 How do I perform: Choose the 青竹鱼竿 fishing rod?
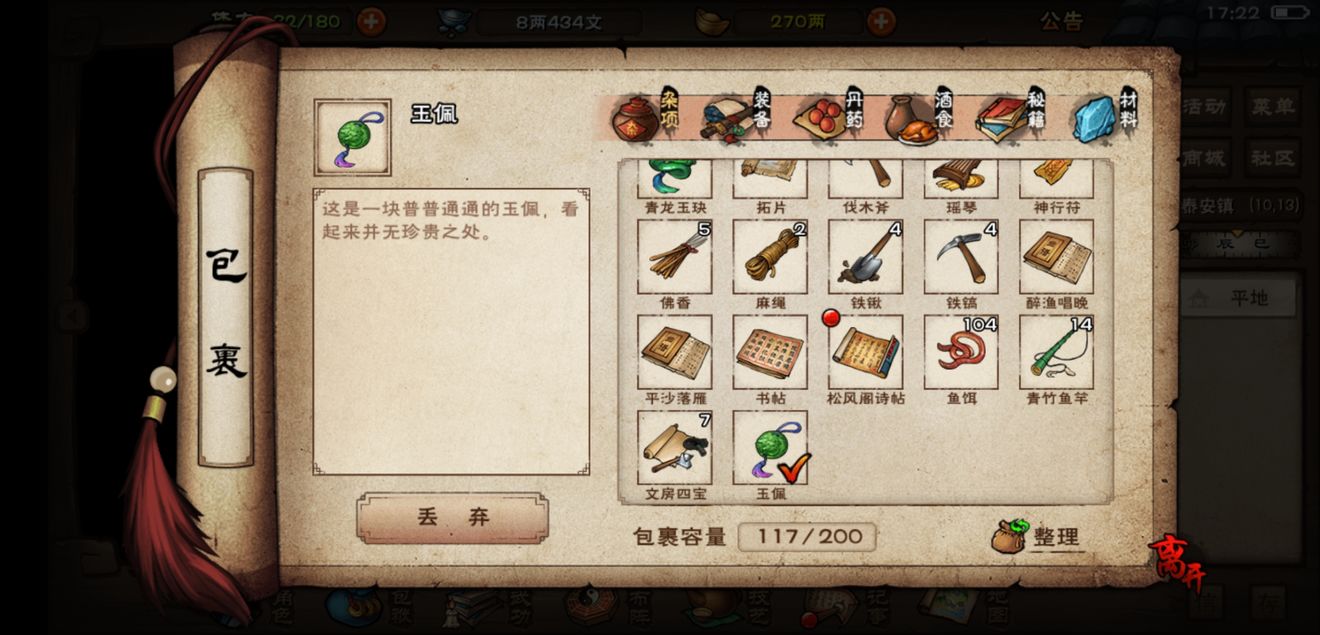pyautogui.click(x=1056, y=352)
